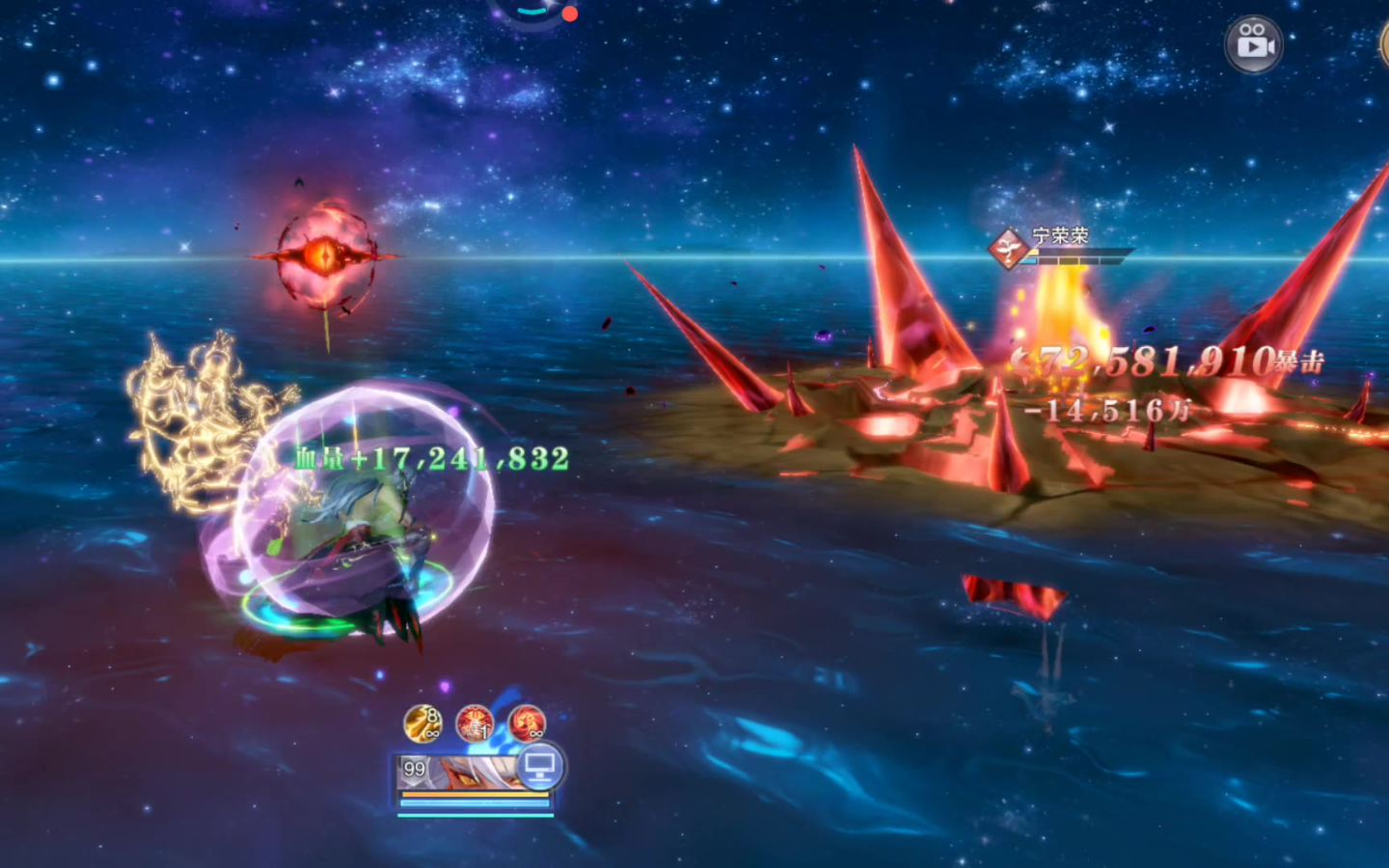Toggle the blue computer monitor auto button

click(538, 767)
